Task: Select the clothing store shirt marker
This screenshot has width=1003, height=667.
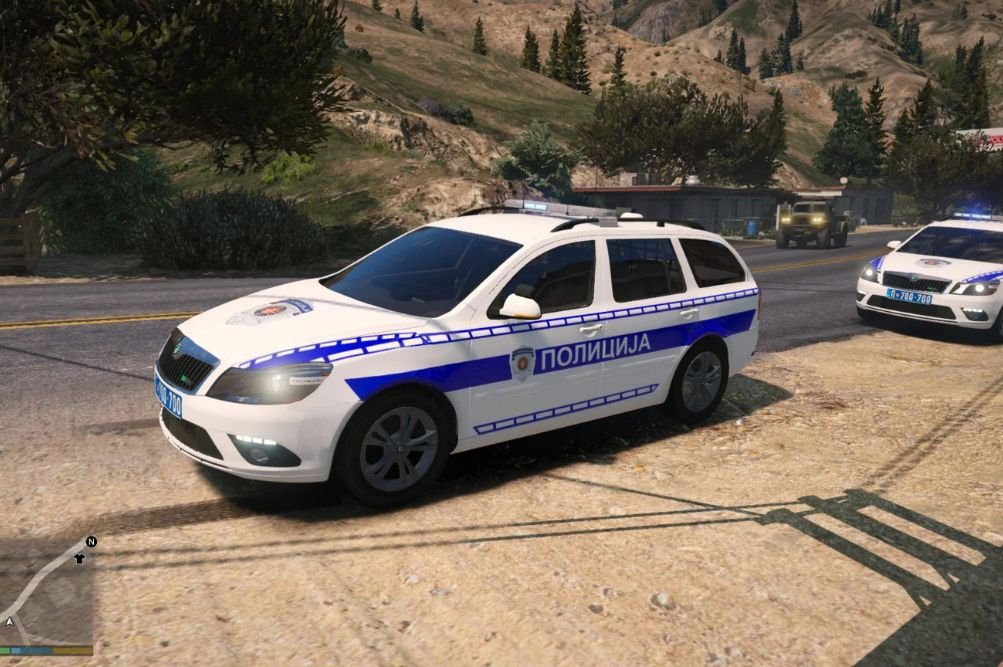Action: pos(80,558)
